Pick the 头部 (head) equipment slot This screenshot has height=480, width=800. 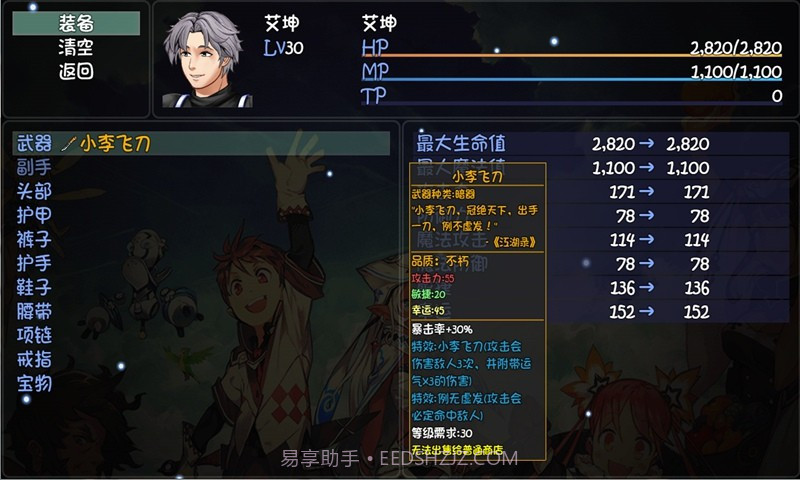point(35,191)
